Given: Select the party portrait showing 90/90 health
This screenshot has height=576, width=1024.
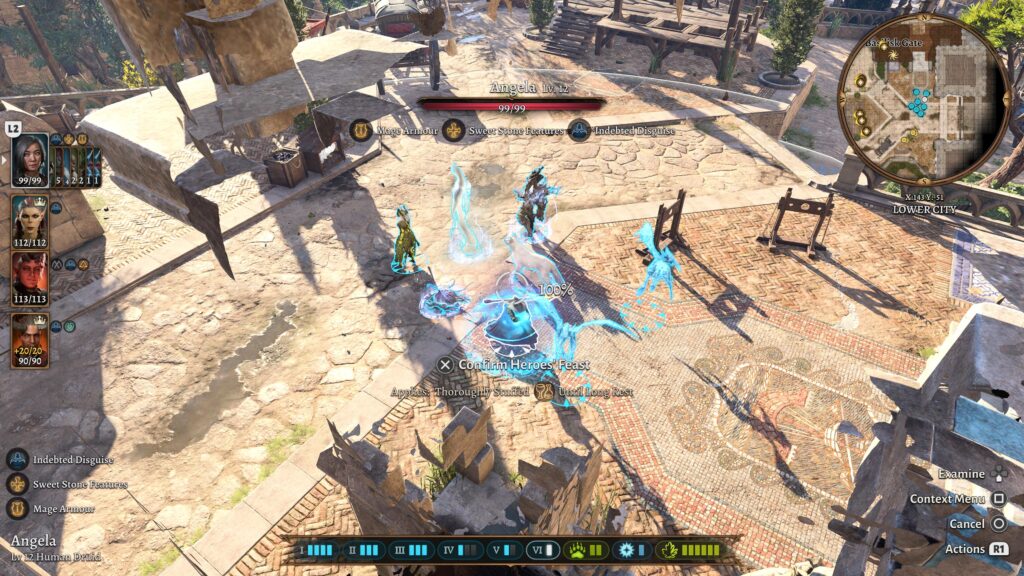Looking at the screenshot, I should pos(29,340).
